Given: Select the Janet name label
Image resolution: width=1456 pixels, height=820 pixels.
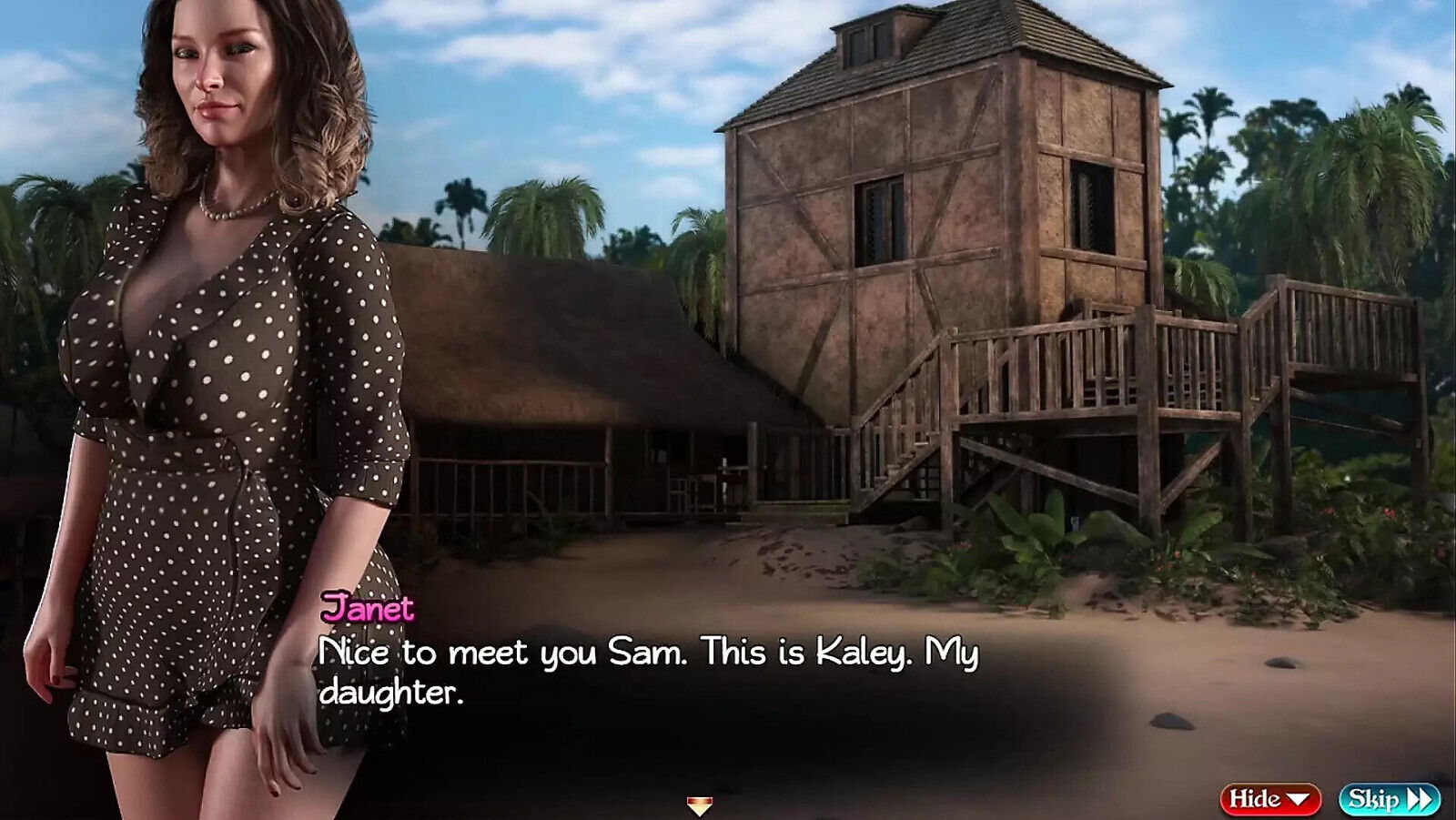Looking at the screenshot, I should tap(369, 611).
